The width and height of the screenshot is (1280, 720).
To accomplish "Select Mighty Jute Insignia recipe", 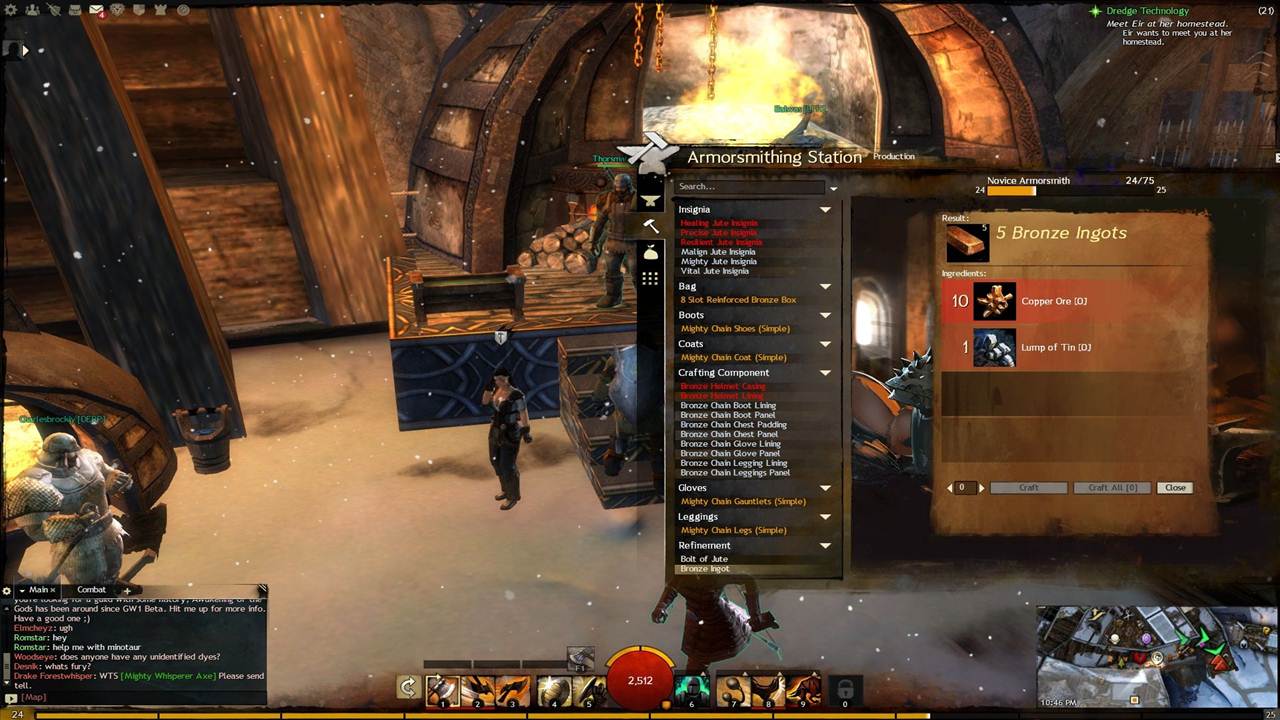I will coord(718,262).
